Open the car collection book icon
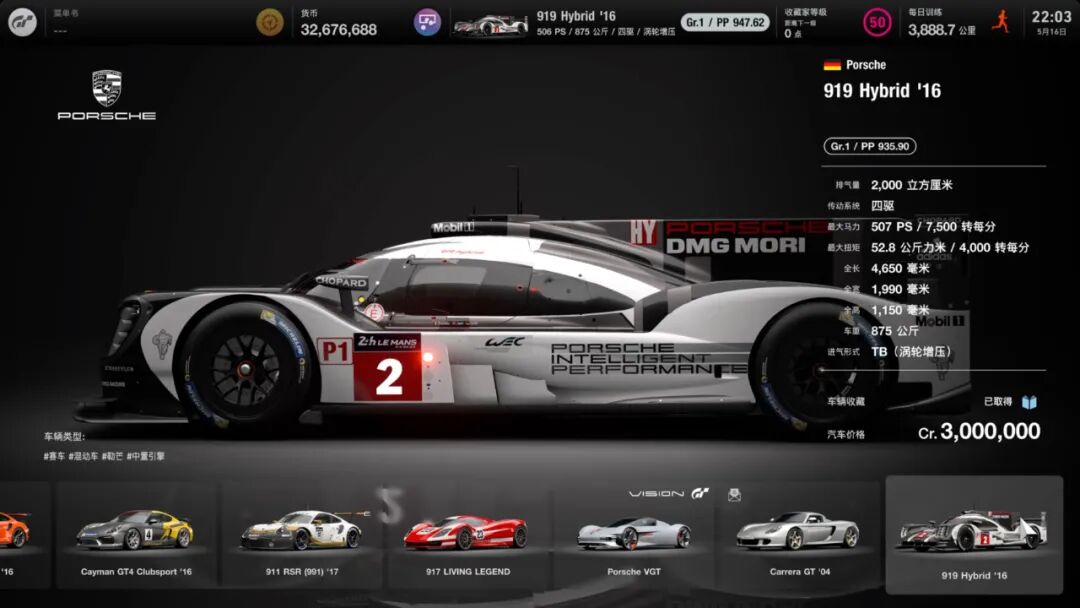 [x=1029, y=402]
